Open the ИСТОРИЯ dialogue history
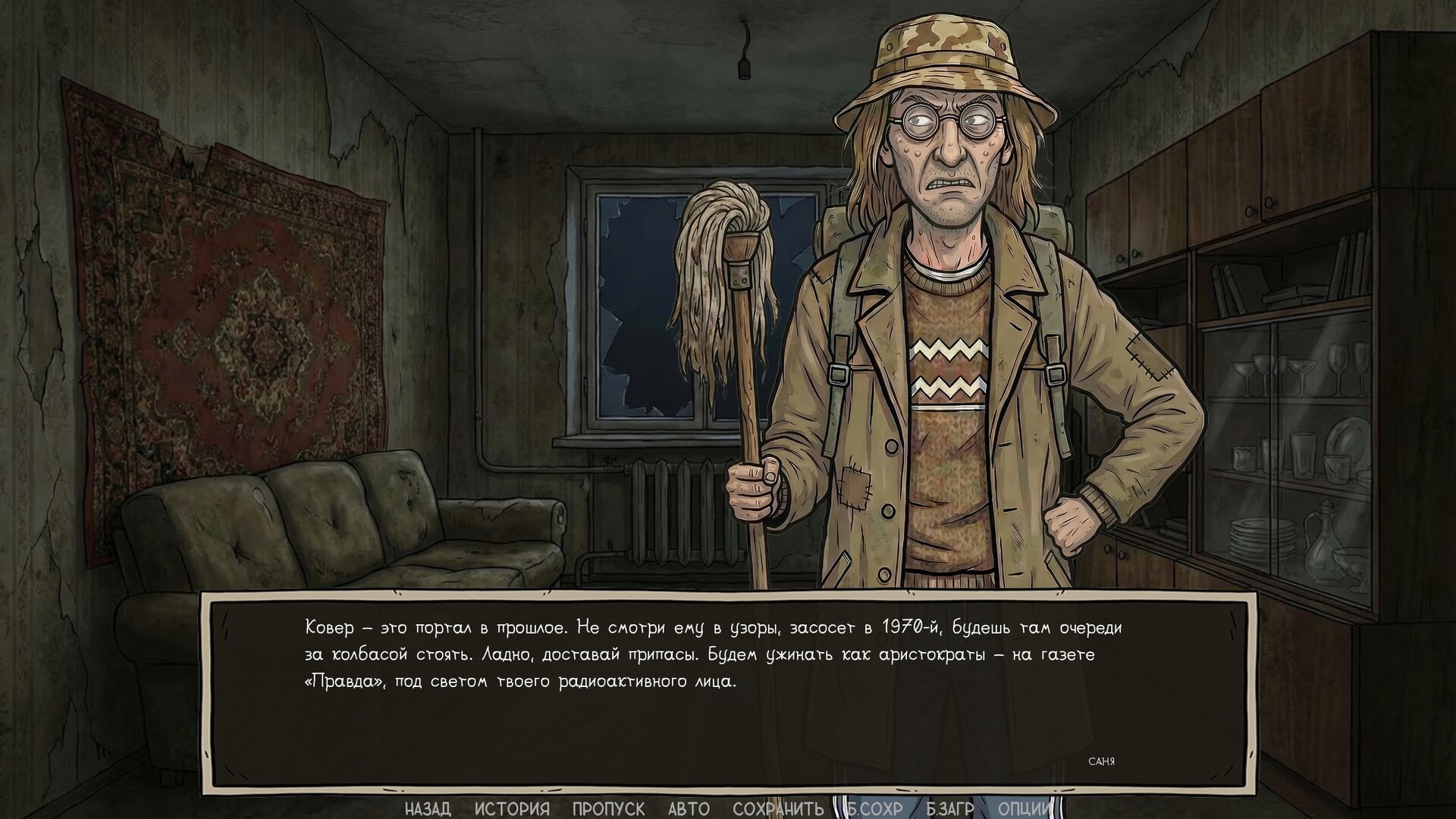The image size is (1456, 819). 509,808
